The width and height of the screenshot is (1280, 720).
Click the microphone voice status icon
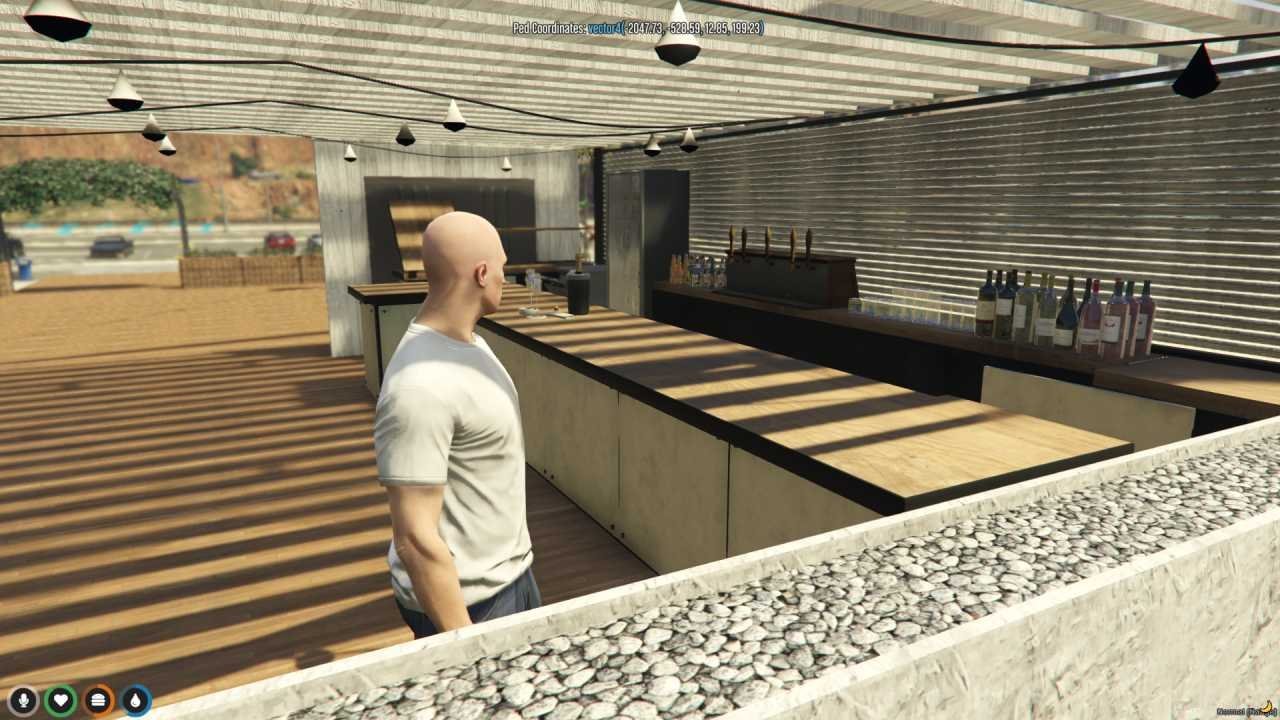tap(23, 700)
